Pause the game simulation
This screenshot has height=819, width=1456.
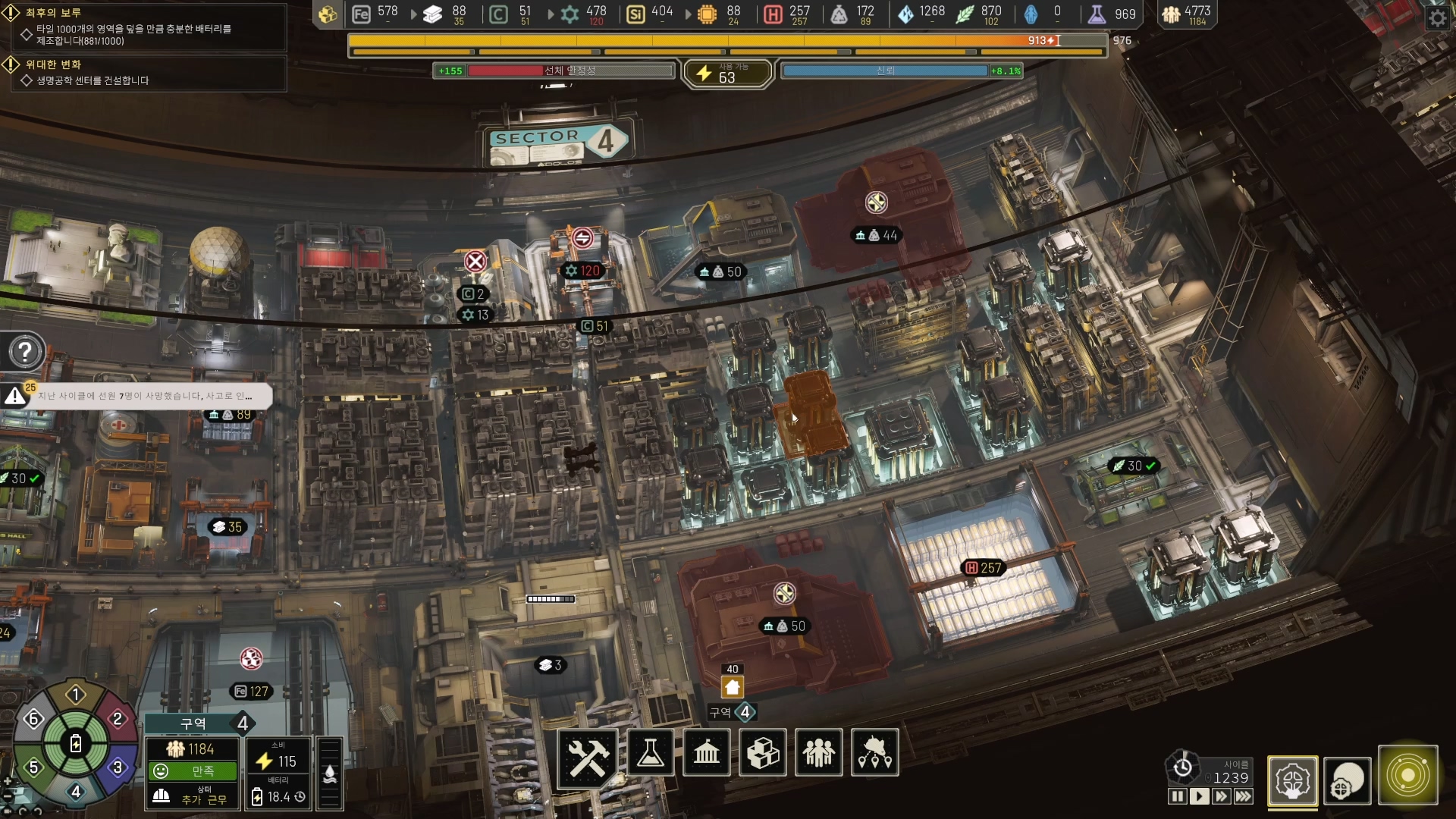click(1177, 796)
